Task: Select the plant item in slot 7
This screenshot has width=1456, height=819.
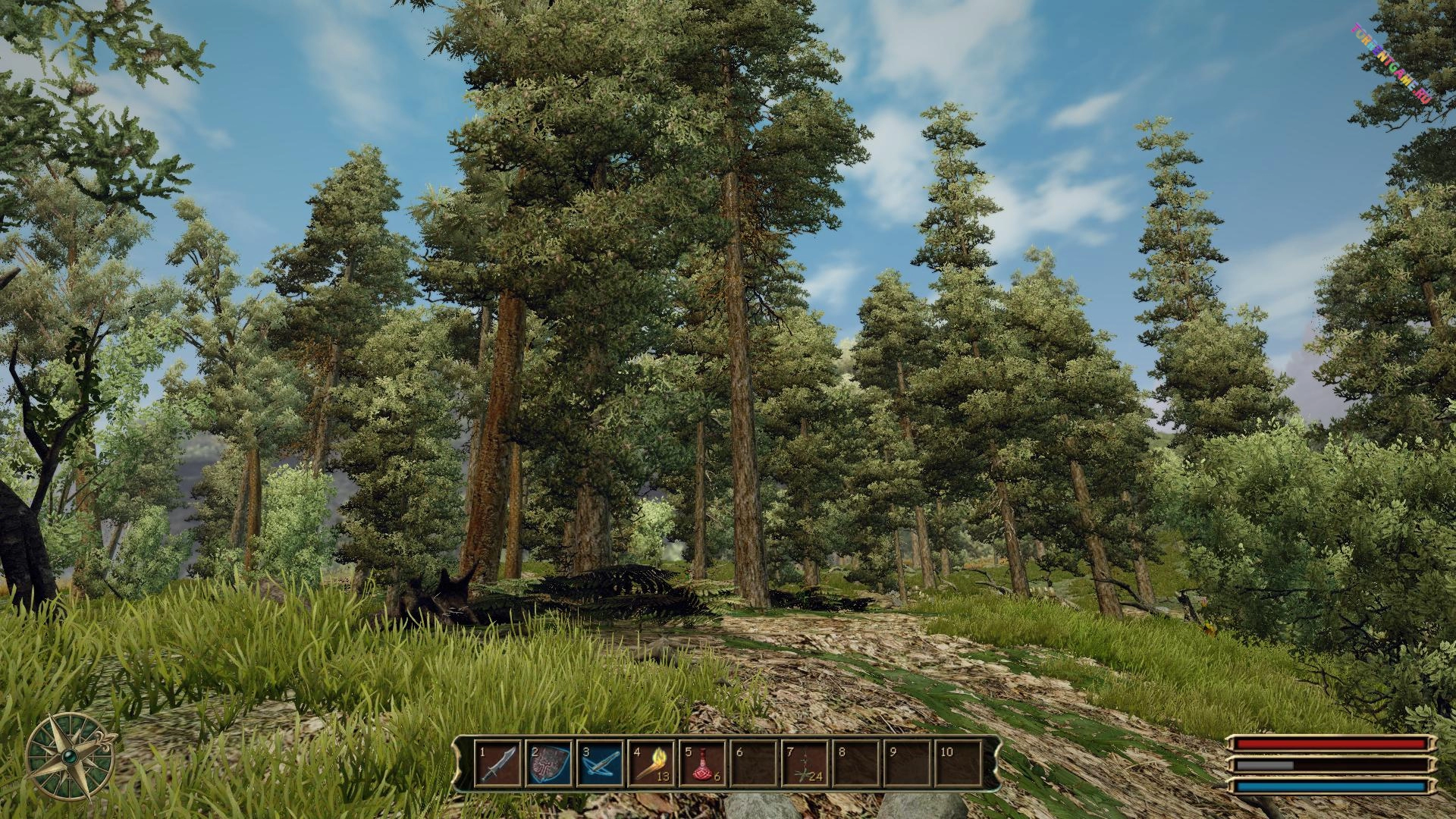Action: click(x=805, y=763)
